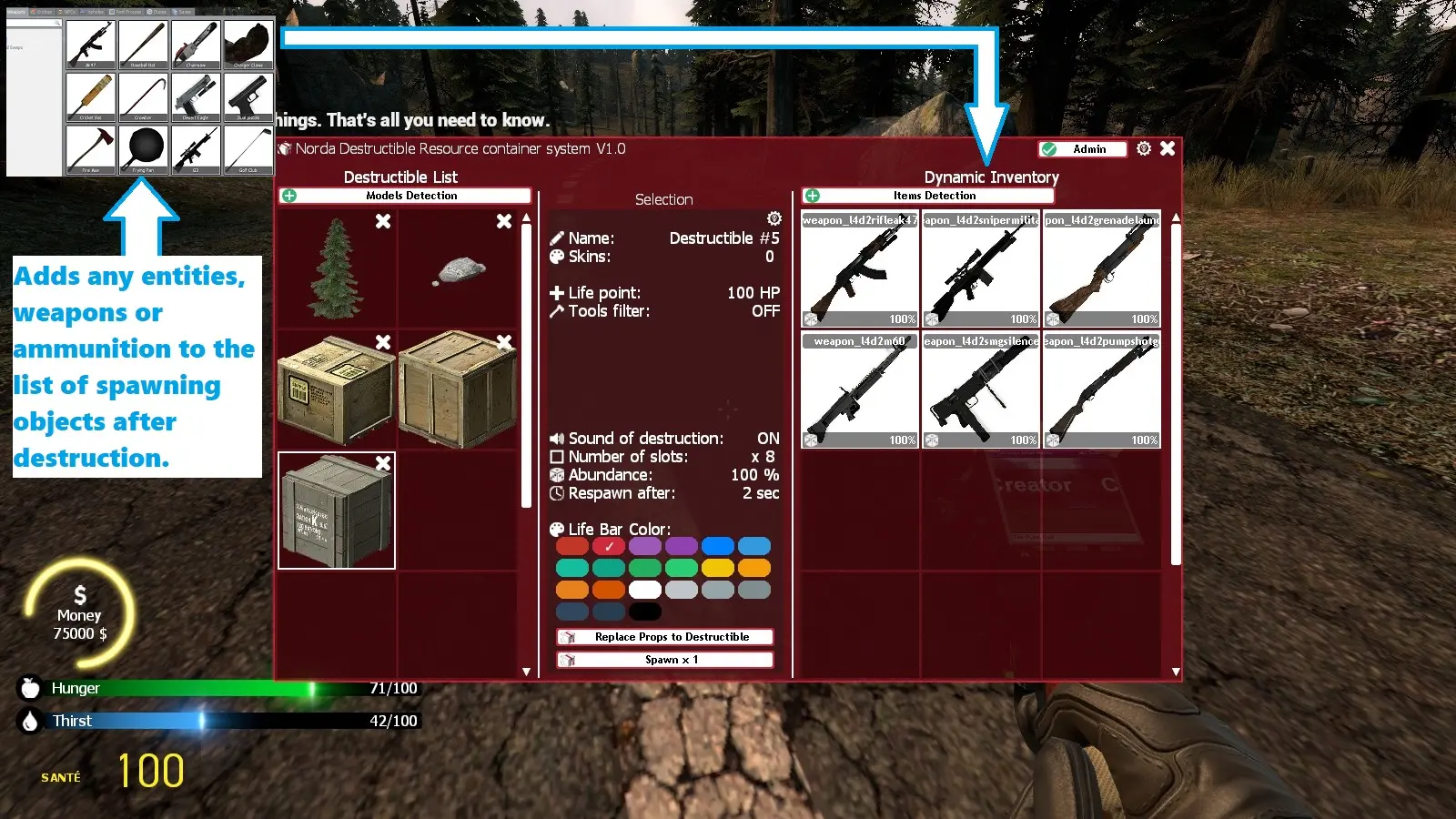The width and height of the screenshot is (1456, 819).
Task: Open Items Detection in Dynamic Inventory
Action: tap(934, 195)
